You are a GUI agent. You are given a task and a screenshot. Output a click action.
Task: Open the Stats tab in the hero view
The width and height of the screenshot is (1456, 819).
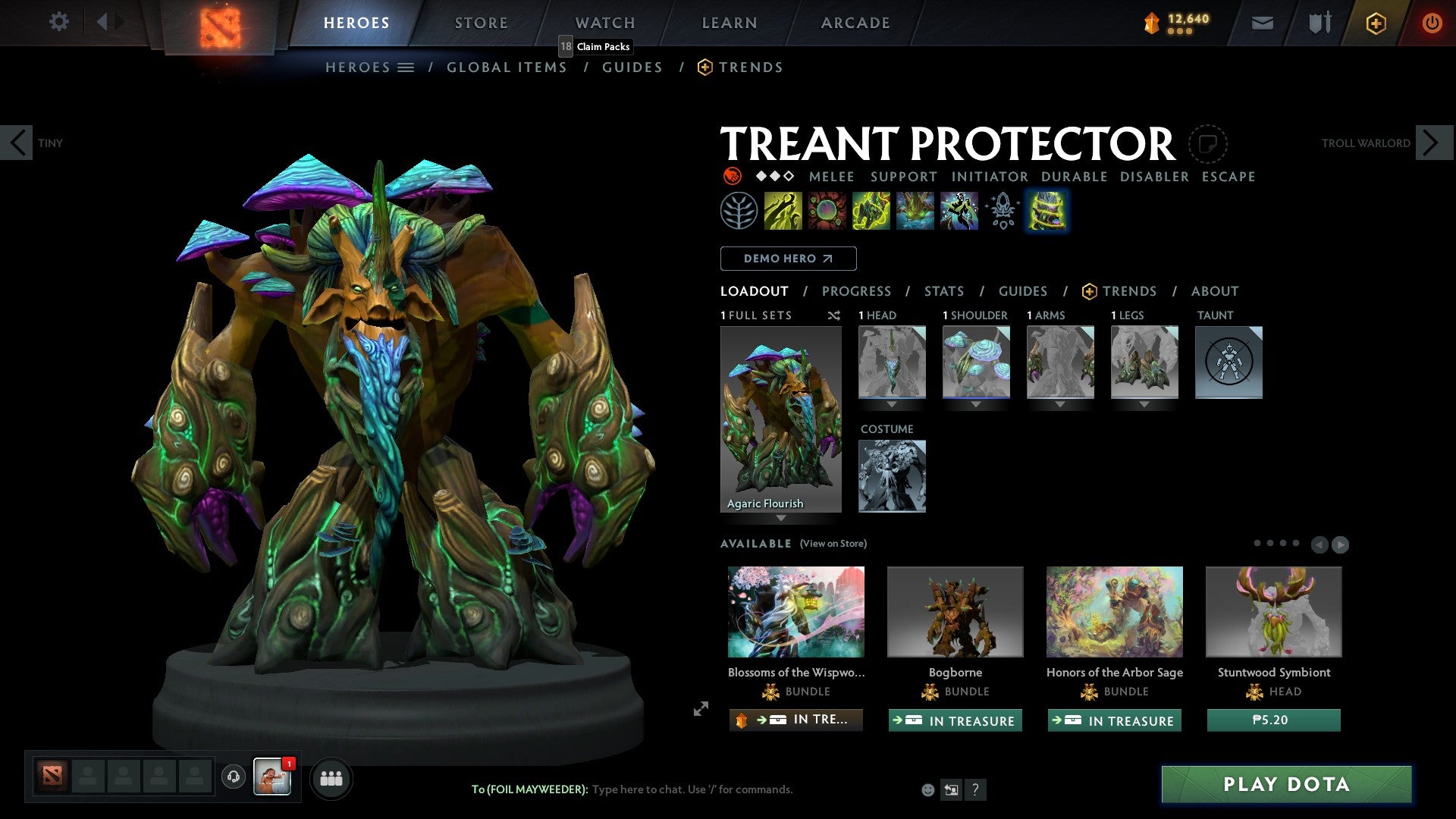pyautogui.click(x=943, y=290)
